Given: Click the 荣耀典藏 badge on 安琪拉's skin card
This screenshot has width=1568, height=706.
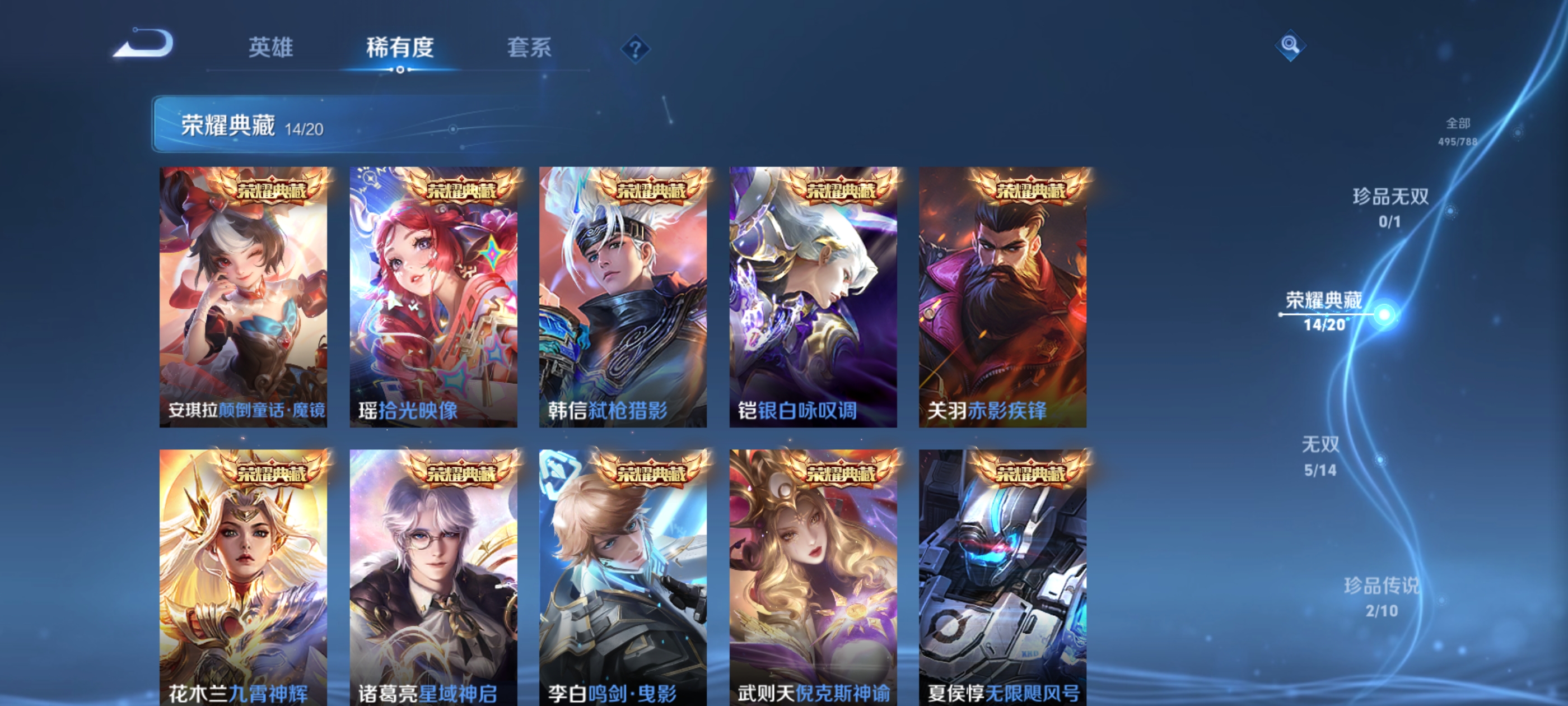Looking at the screenshot, I should point(274,192).
